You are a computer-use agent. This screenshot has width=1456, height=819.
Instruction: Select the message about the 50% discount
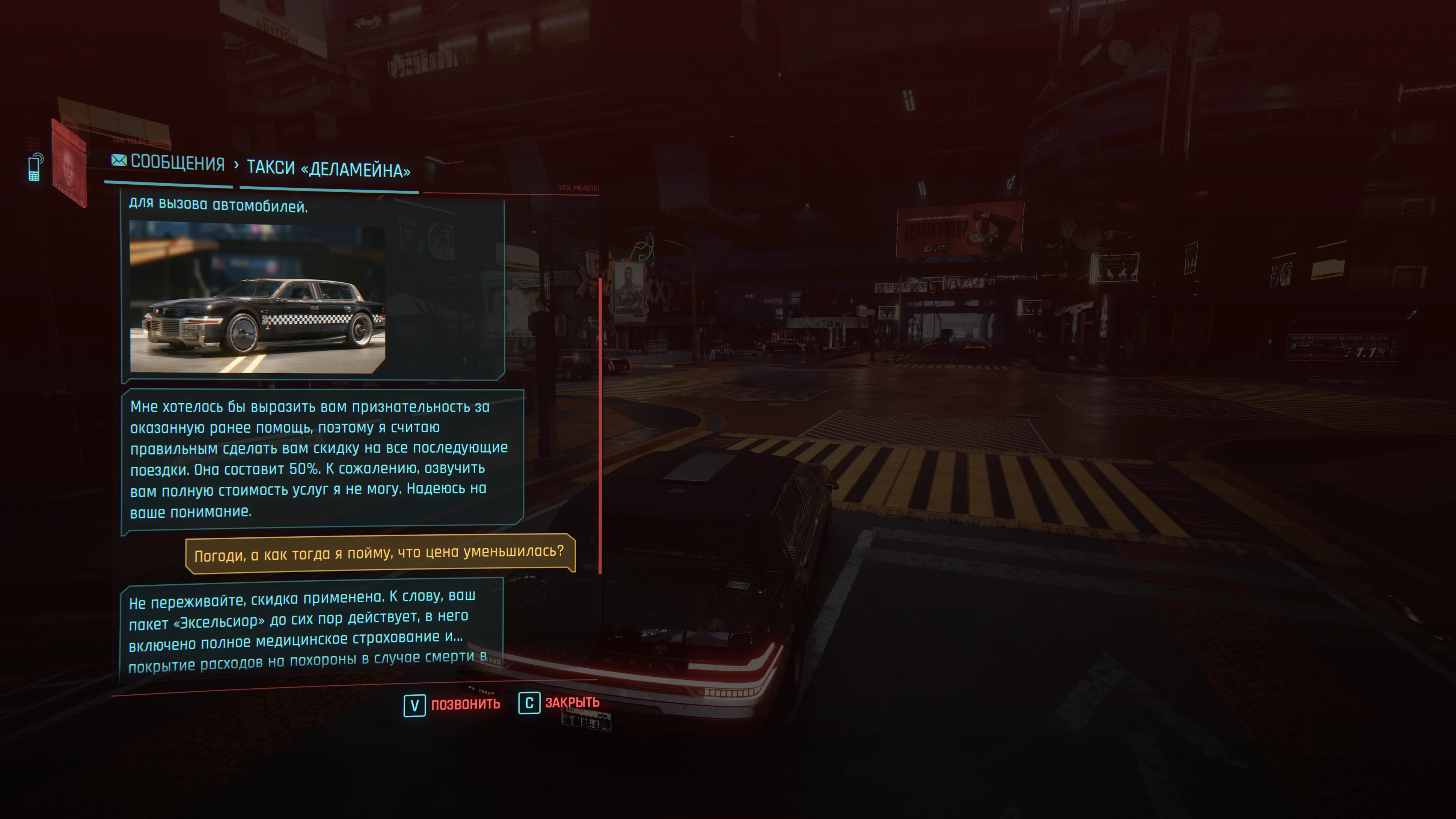coord(320,459)
